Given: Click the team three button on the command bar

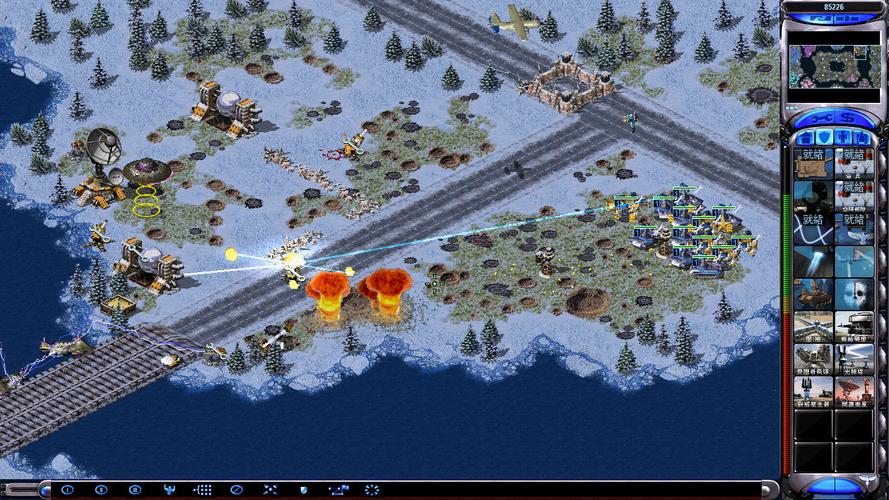Looking at the screenshot, I should 135,490.
